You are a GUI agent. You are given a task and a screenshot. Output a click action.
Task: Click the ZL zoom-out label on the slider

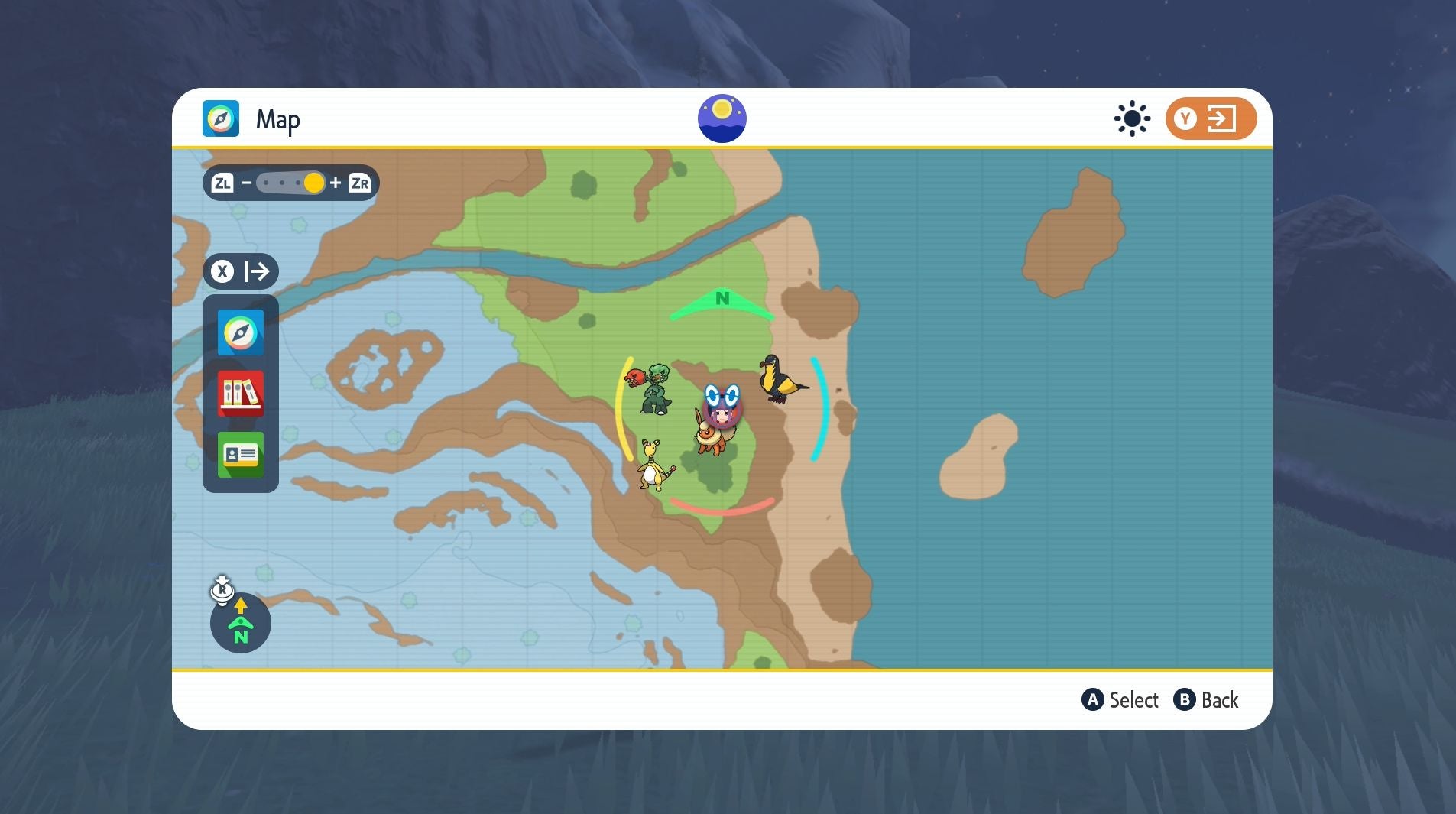(224, 182)
